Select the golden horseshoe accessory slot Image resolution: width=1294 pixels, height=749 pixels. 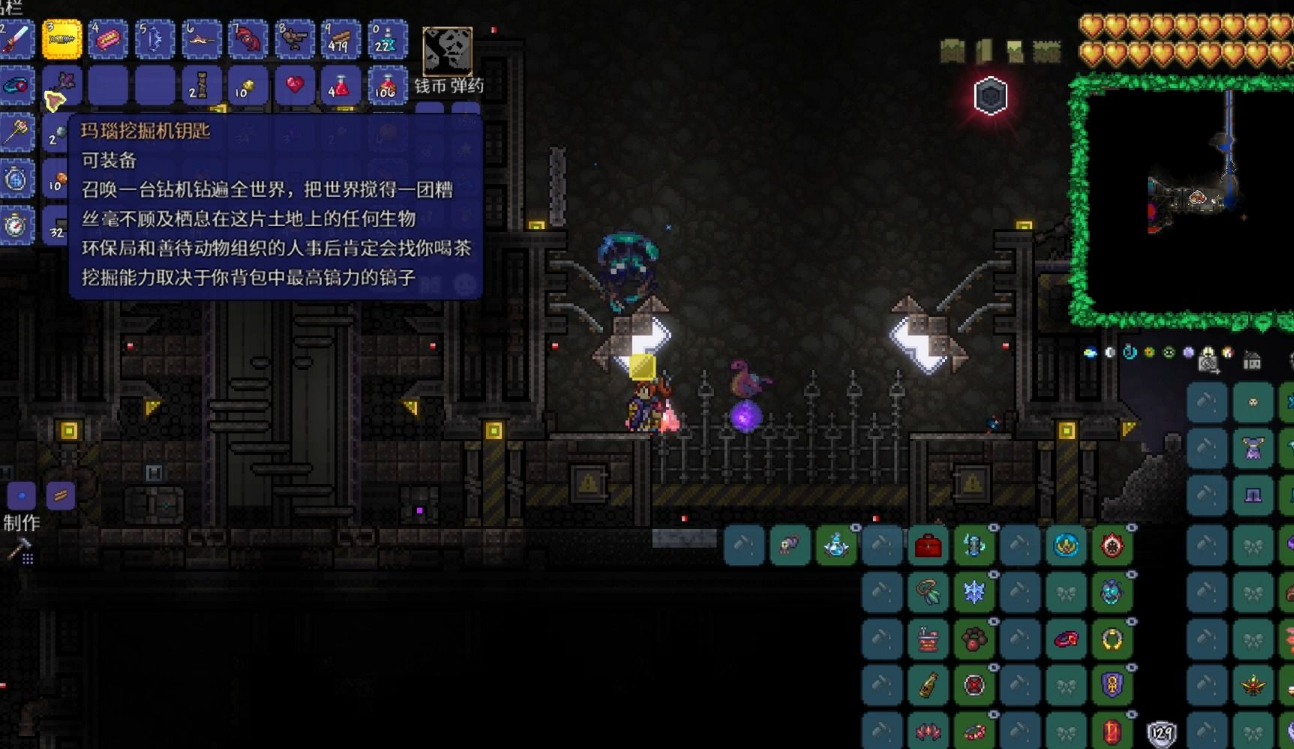(x=1112, y=640)
